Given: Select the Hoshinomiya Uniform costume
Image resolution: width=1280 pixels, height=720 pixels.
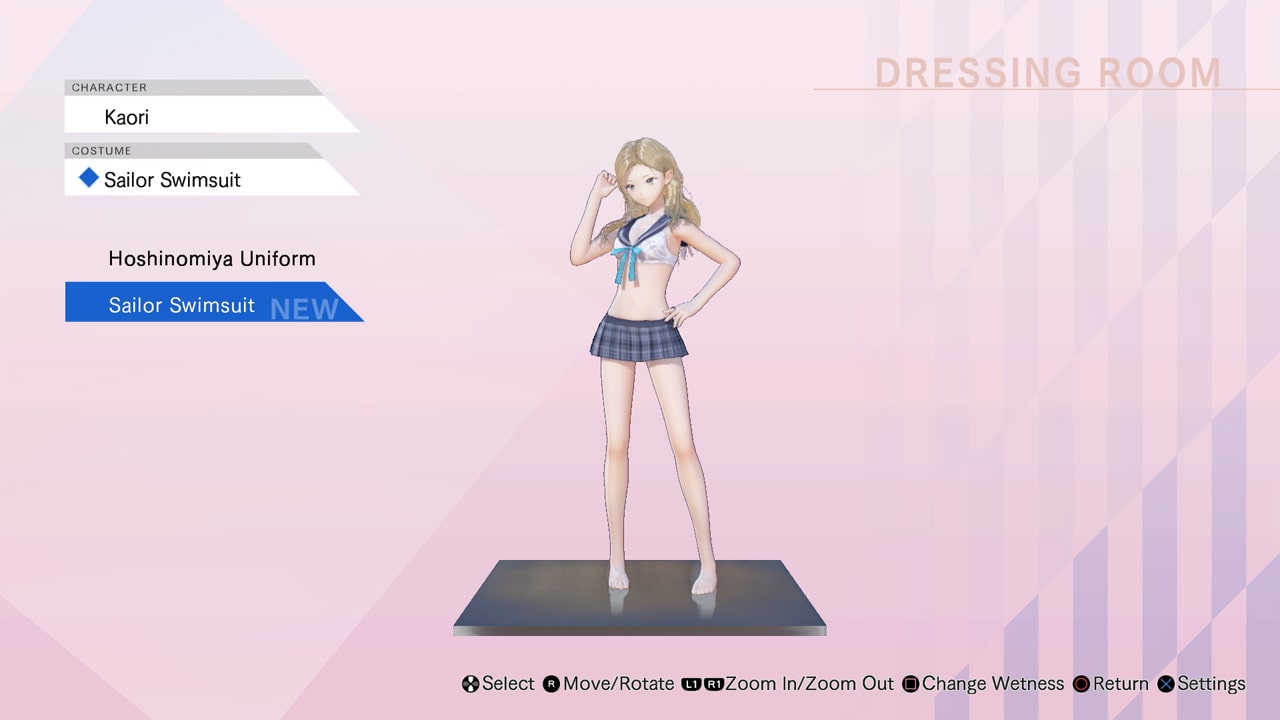Looking at the screenshot, I should 211,258.
